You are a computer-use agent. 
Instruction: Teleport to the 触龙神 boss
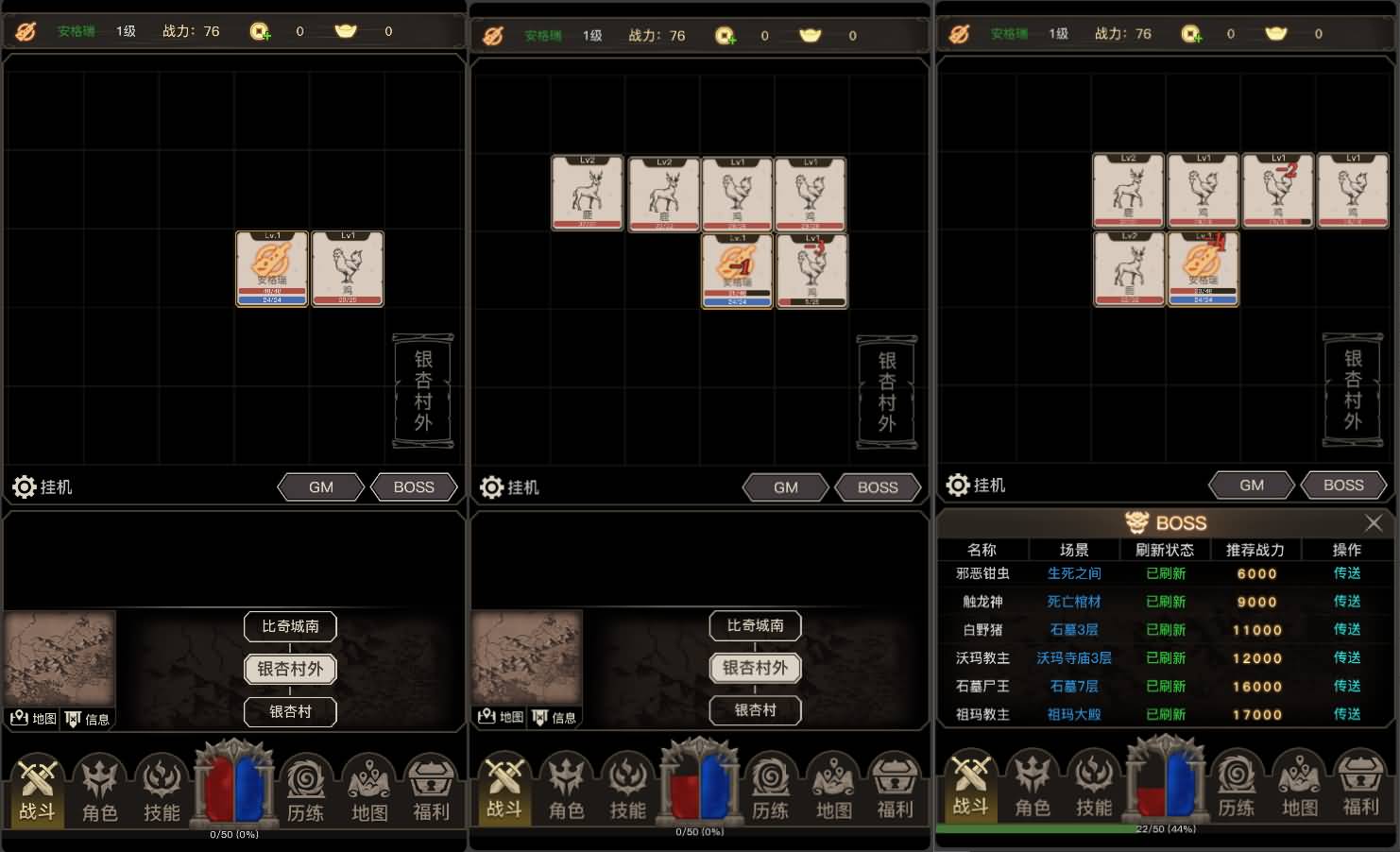pyautogui.click(x=1346, y=602)
